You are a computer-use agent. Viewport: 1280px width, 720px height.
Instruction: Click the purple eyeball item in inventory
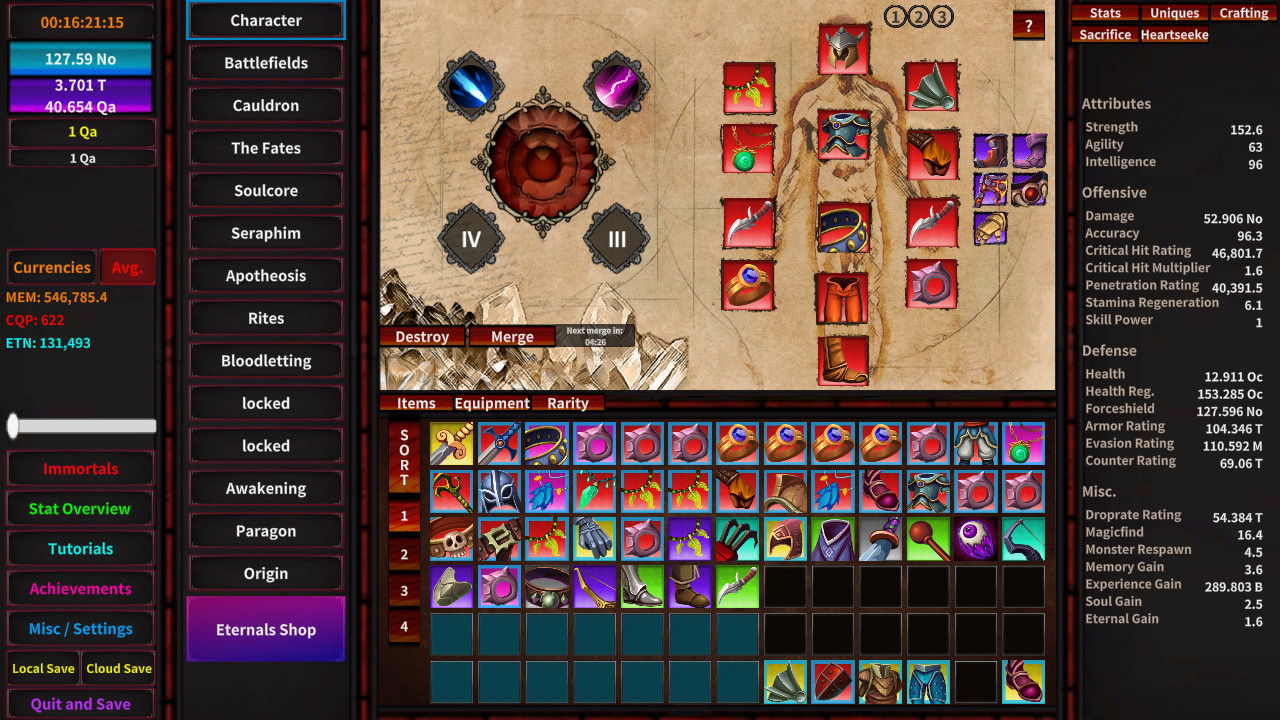point(976,539)
